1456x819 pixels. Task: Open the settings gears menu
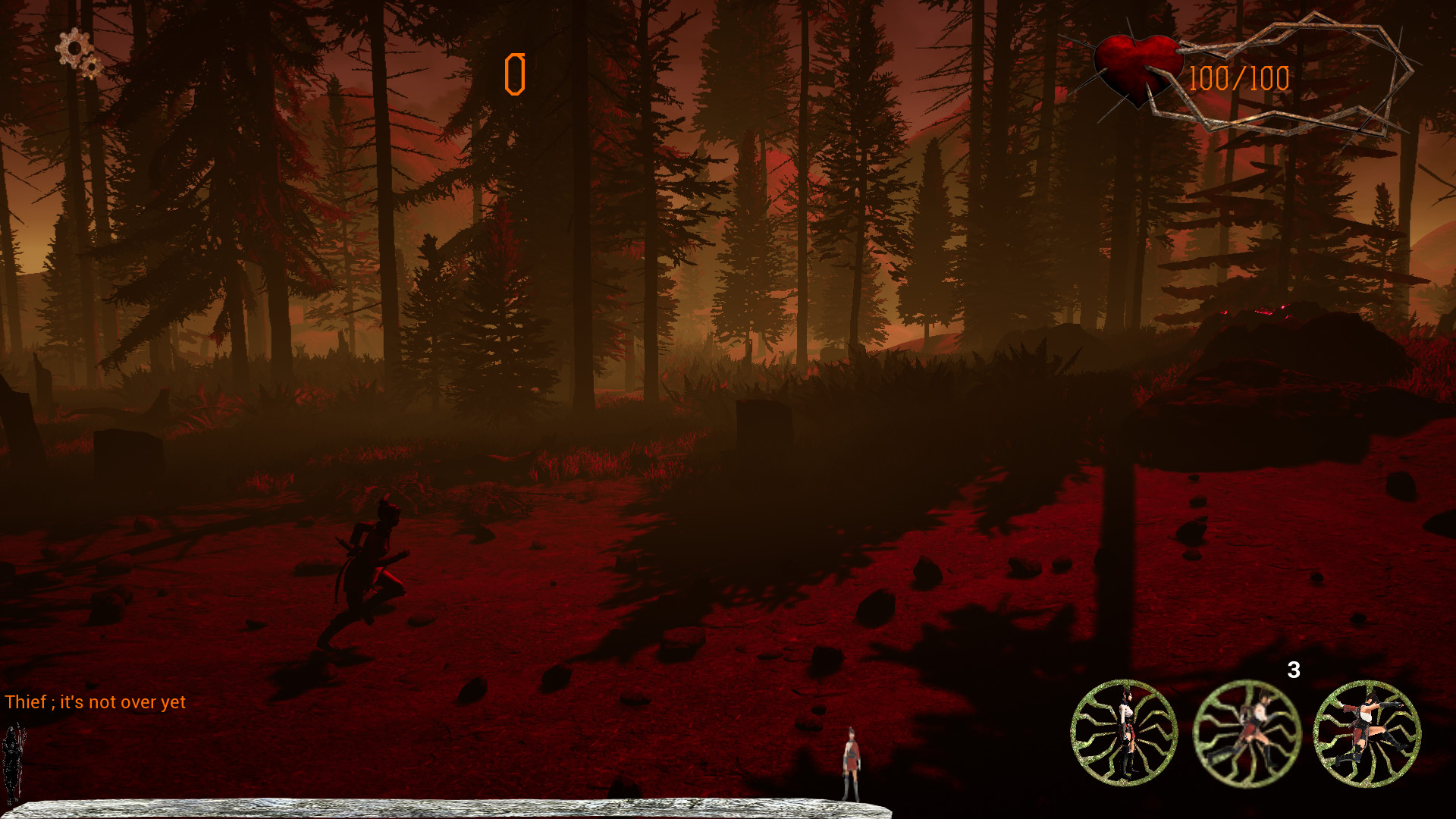click(x=76, y=49)
